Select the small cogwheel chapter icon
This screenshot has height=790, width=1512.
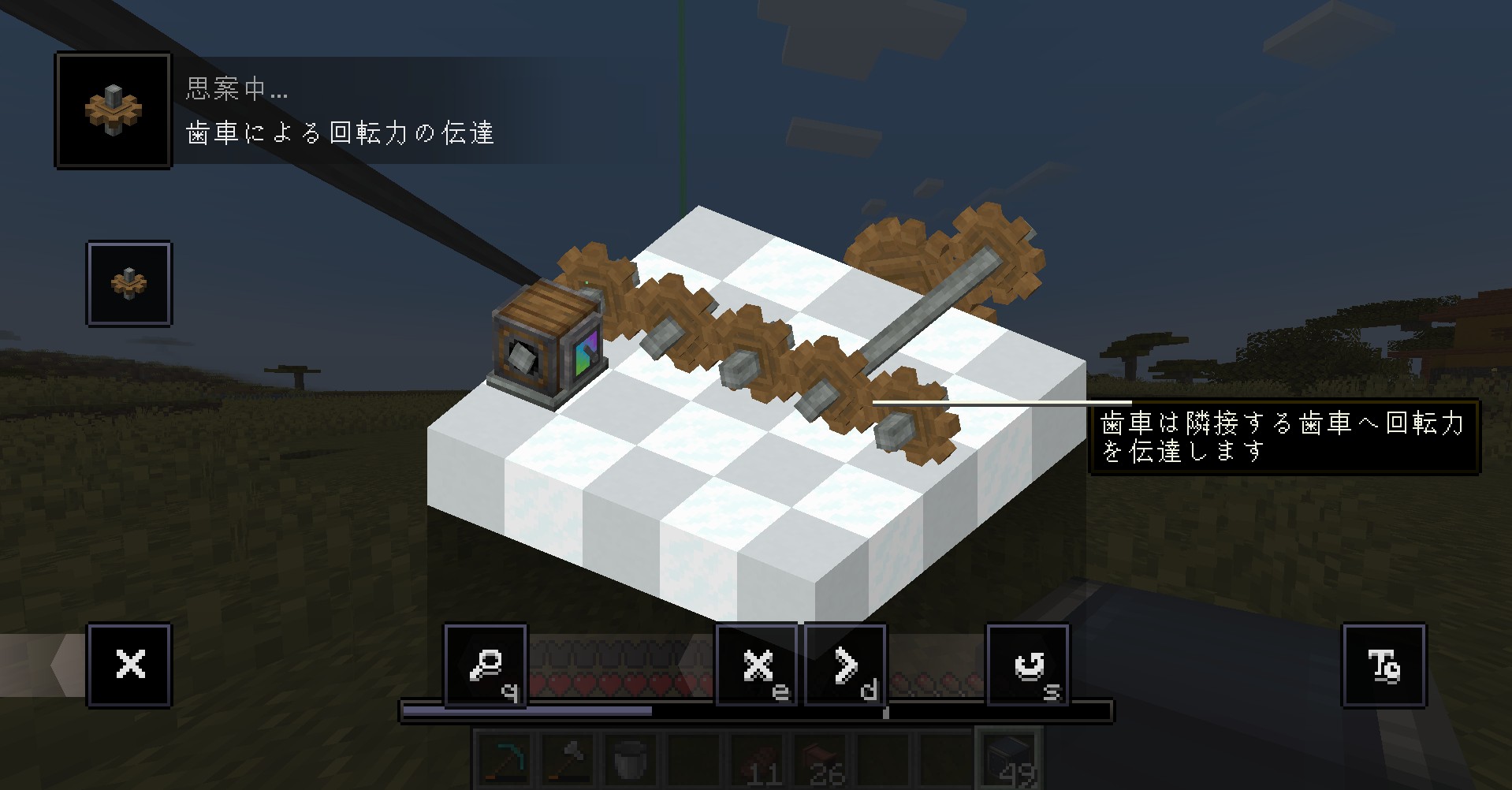coord(128,284)
